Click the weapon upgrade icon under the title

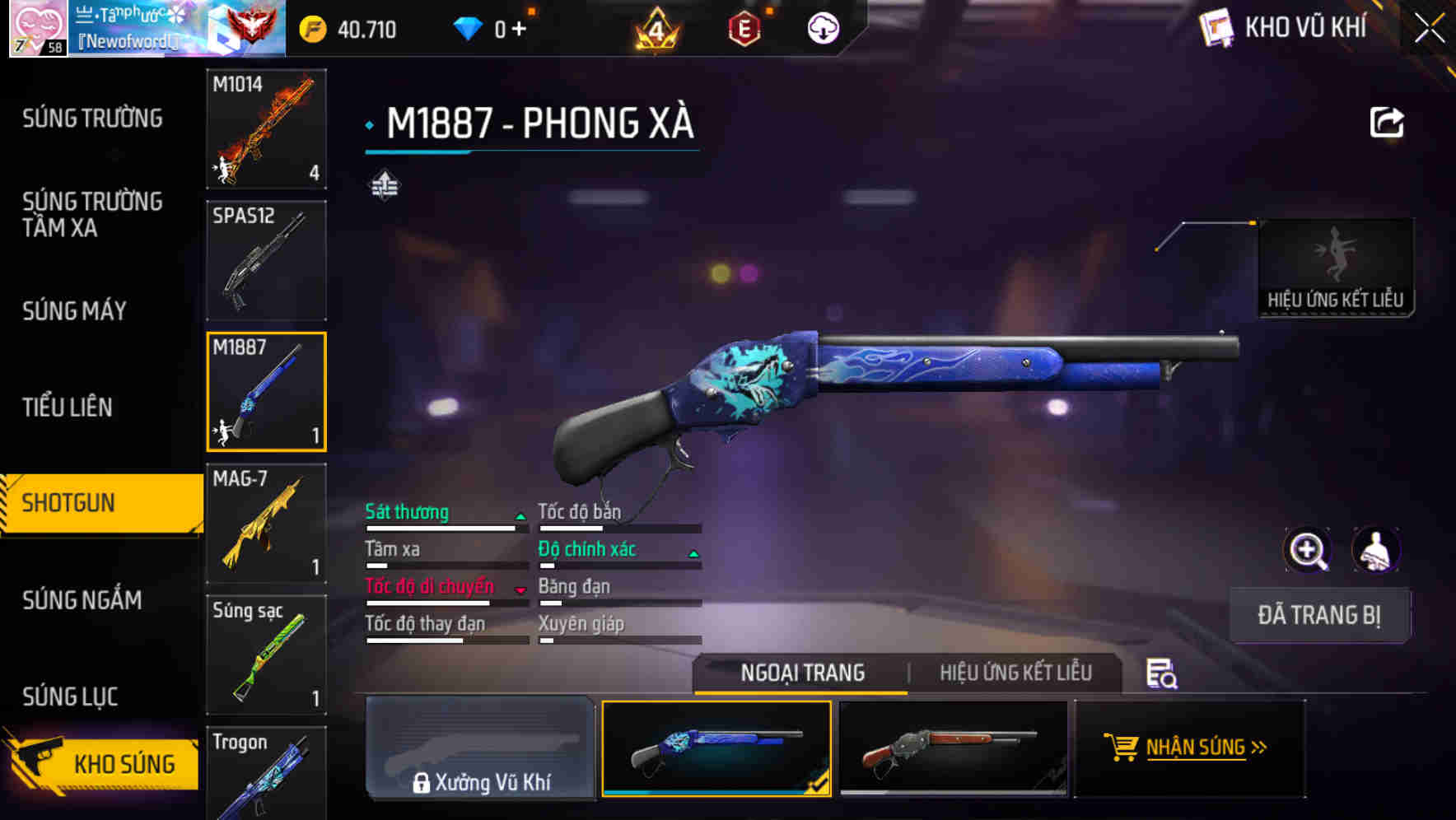pos(386,186)
